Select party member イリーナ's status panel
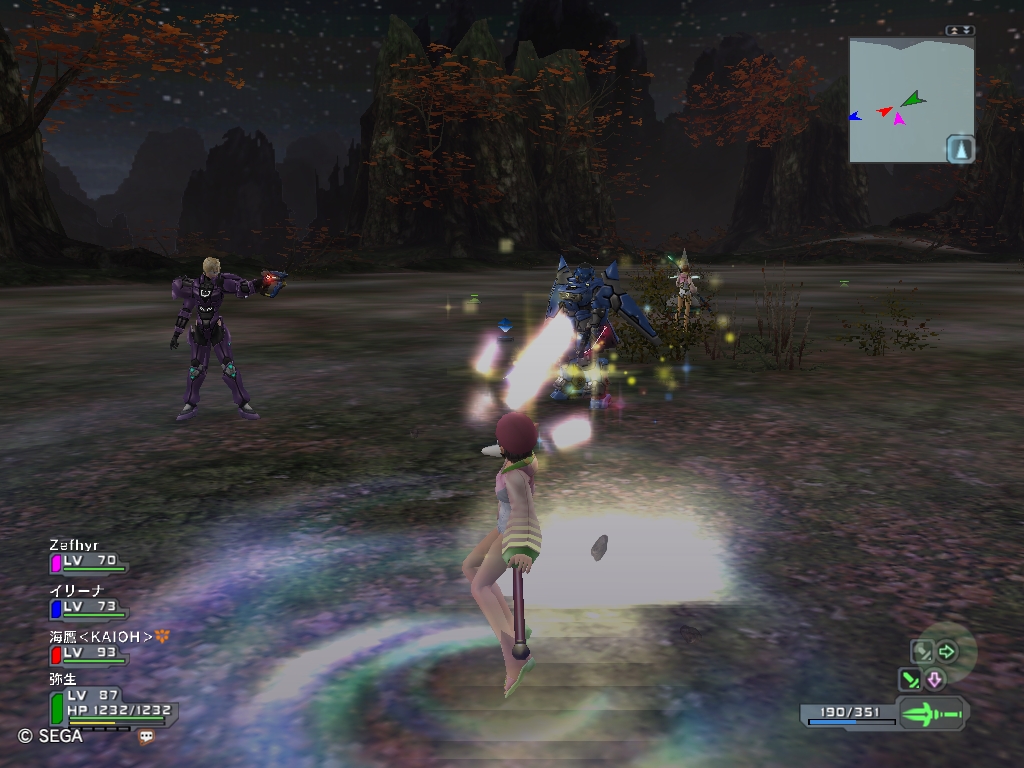 [x=86, y=602]
